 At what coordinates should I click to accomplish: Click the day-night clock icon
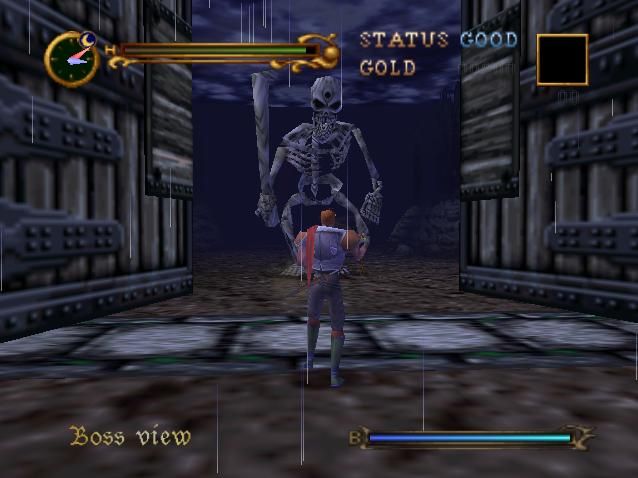[71, 58]
